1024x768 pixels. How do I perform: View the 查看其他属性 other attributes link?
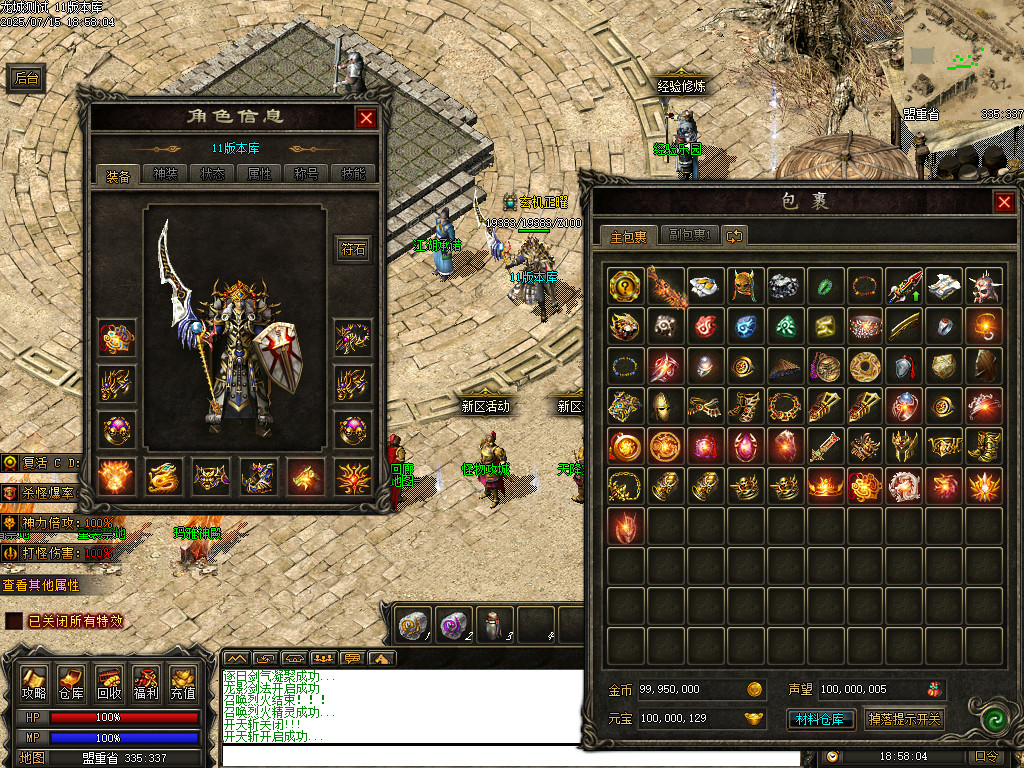tap(40, 585)
